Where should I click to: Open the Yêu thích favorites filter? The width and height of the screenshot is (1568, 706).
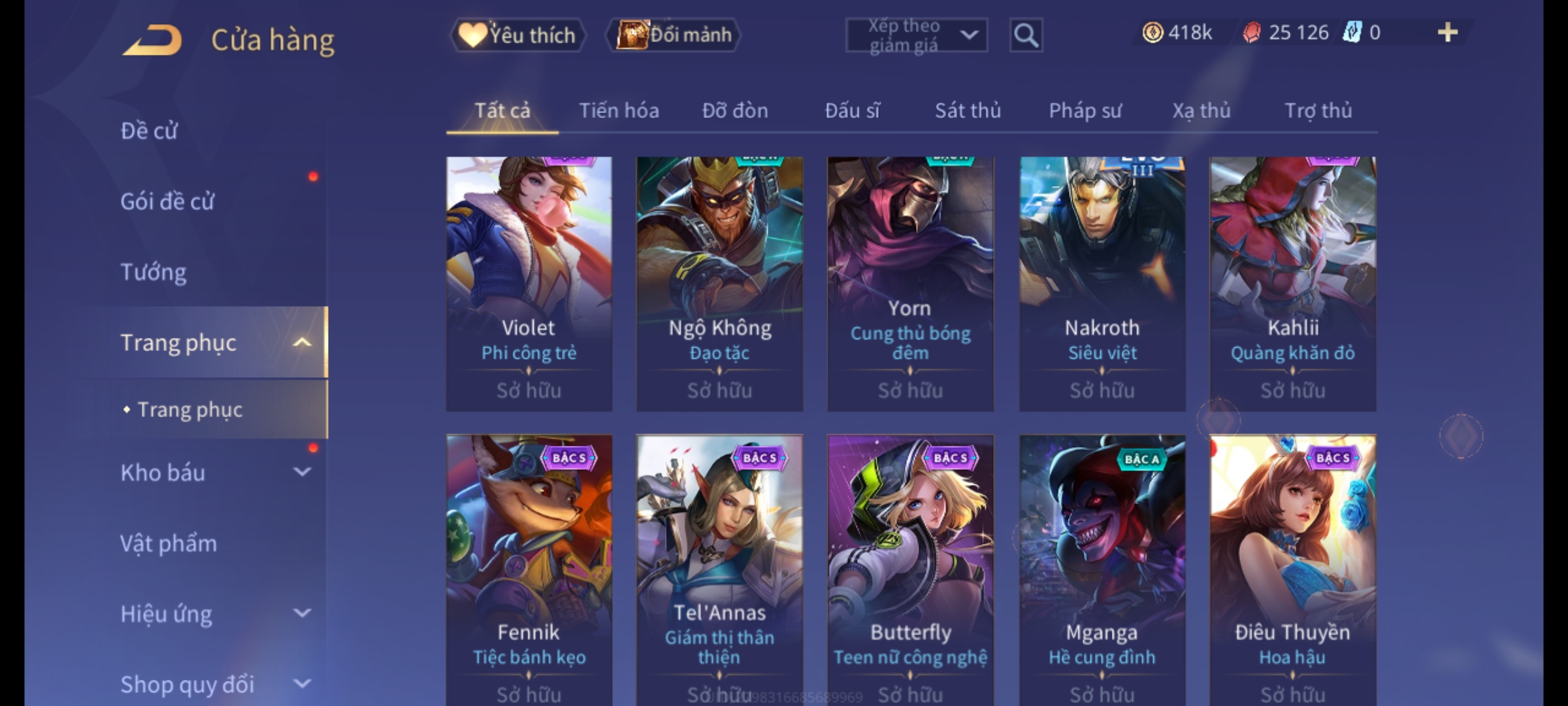(x=517, y=35)
